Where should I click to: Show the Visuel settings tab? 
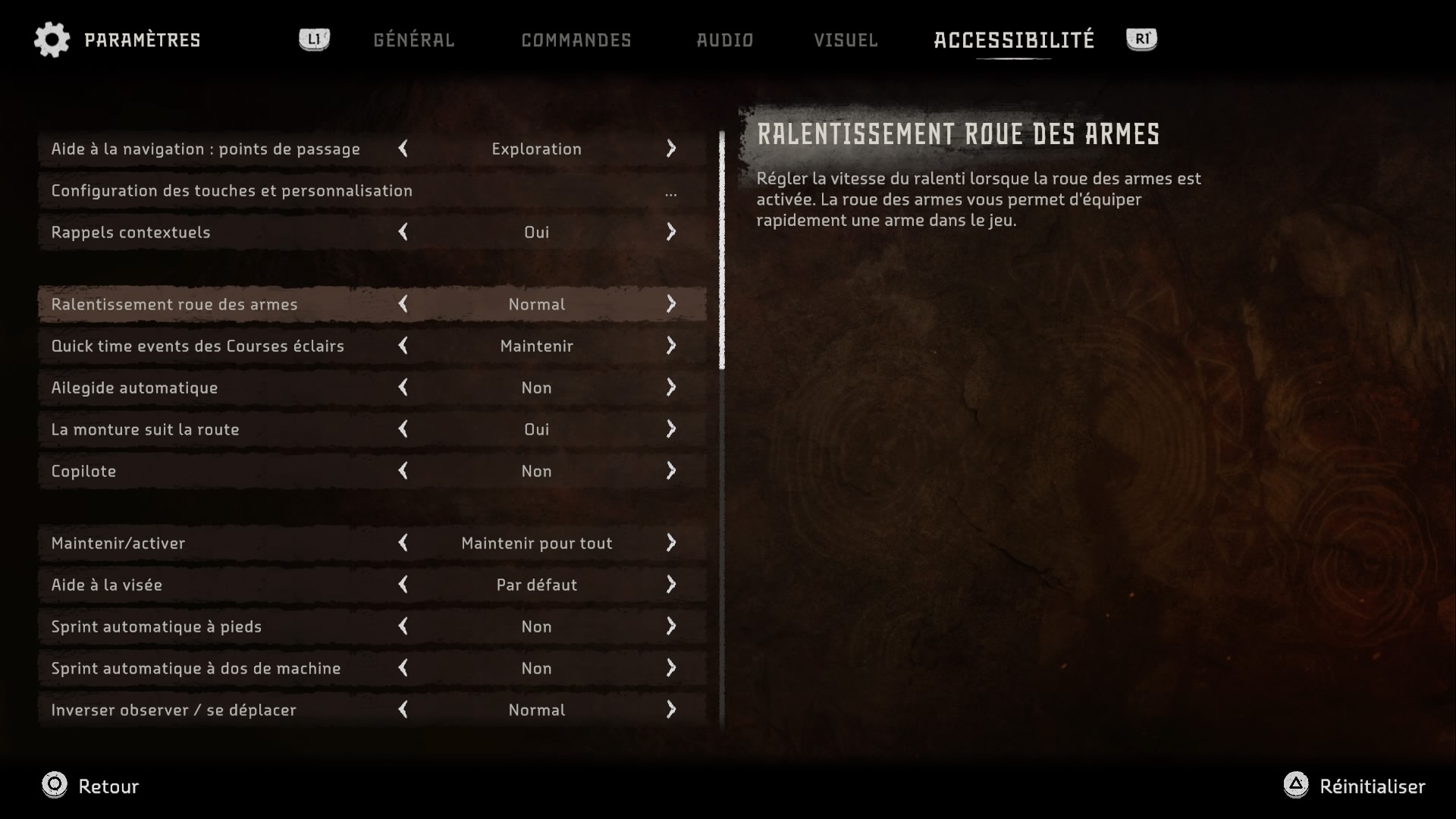(846, 40)
